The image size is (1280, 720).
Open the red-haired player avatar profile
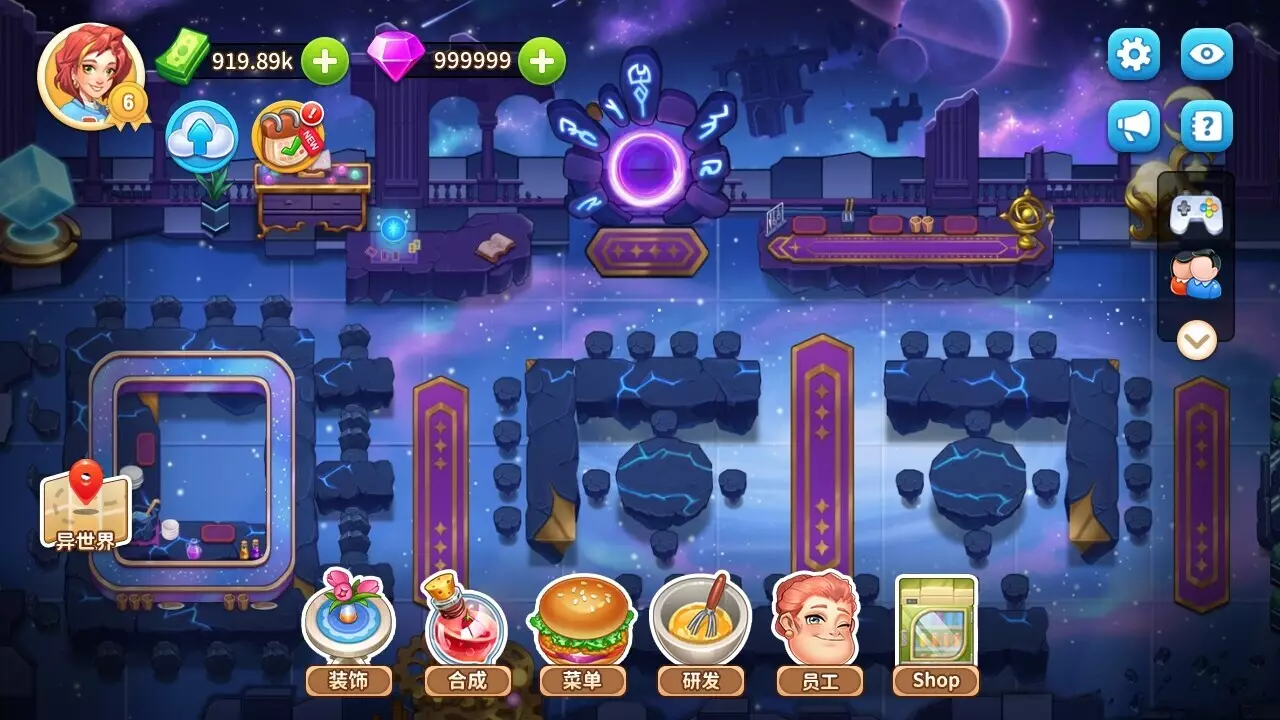(x=90, y=76)
